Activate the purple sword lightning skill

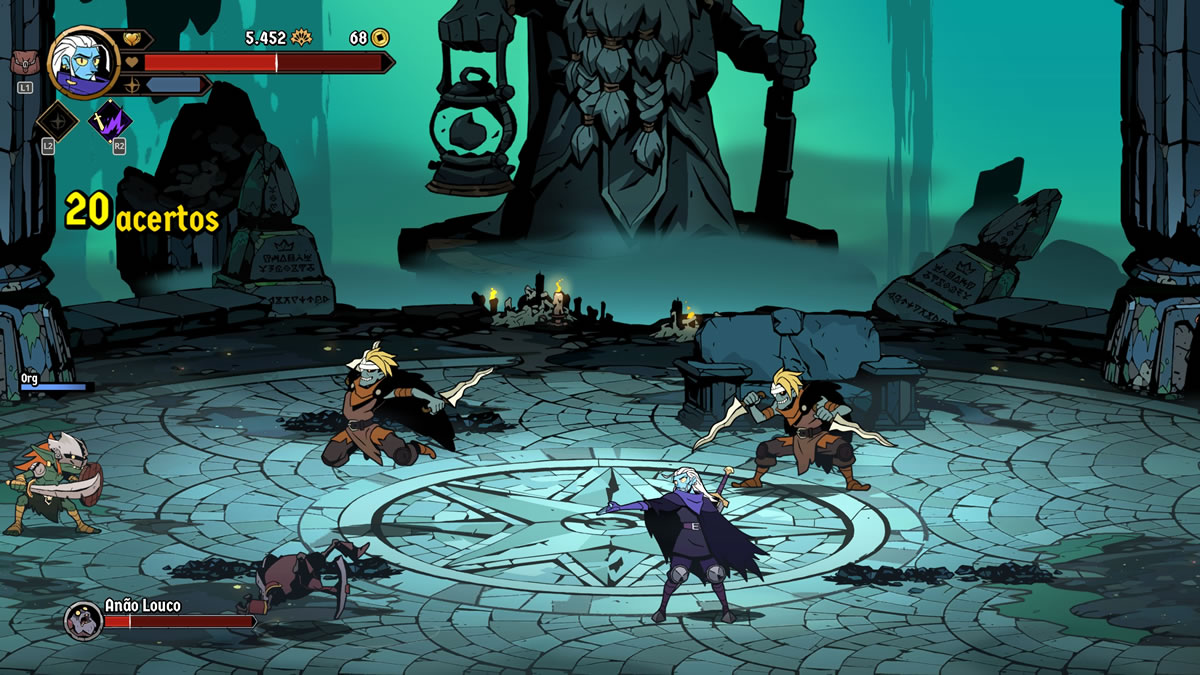(x=109, y=122)
